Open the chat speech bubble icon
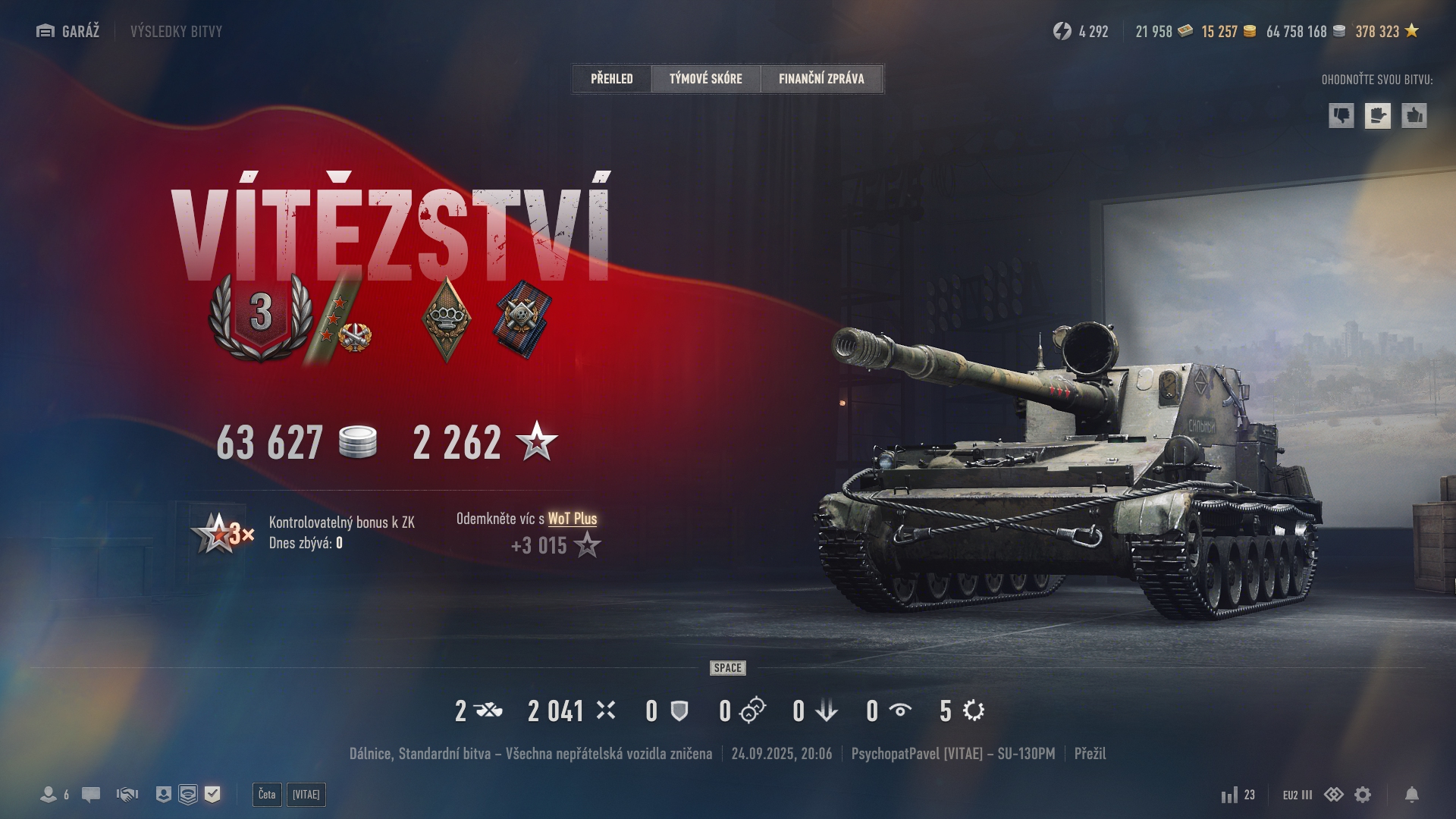 pos(91,795)
